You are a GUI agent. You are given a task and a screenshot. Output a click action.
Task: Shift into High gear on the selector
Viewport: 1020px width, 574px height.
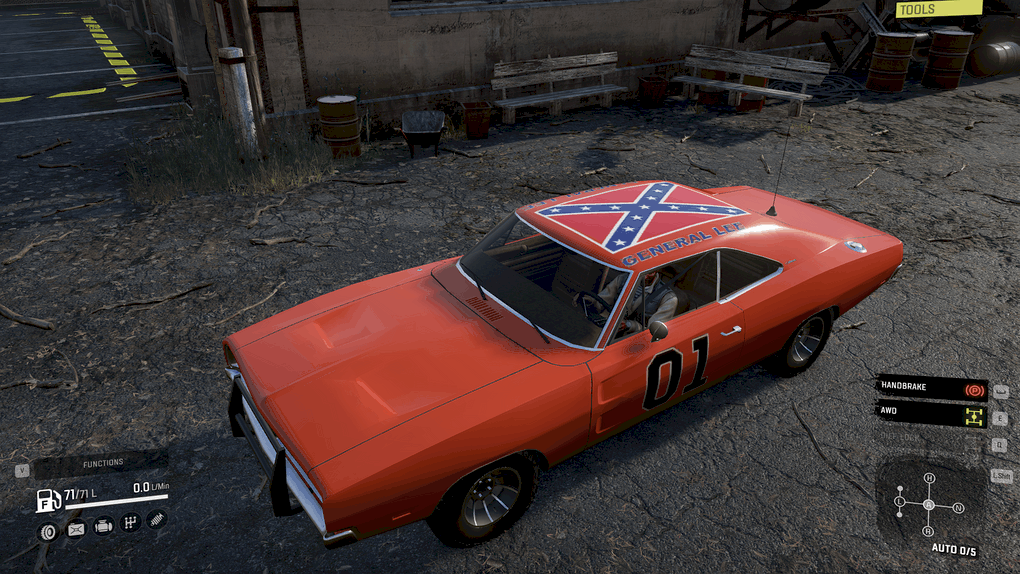(929, 478)
